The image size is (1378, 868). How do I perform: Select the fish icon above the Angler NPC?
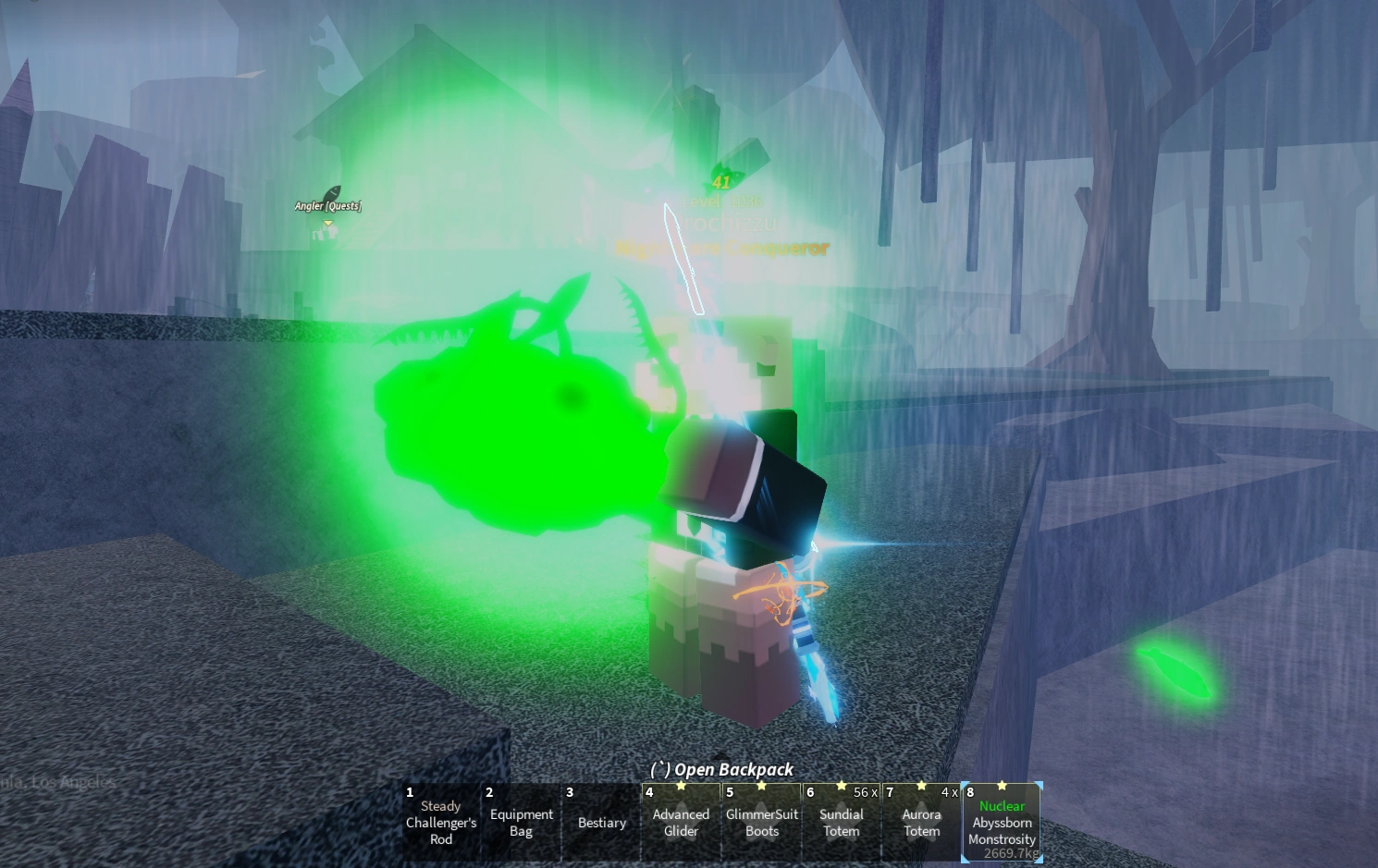tap(333, 191)
